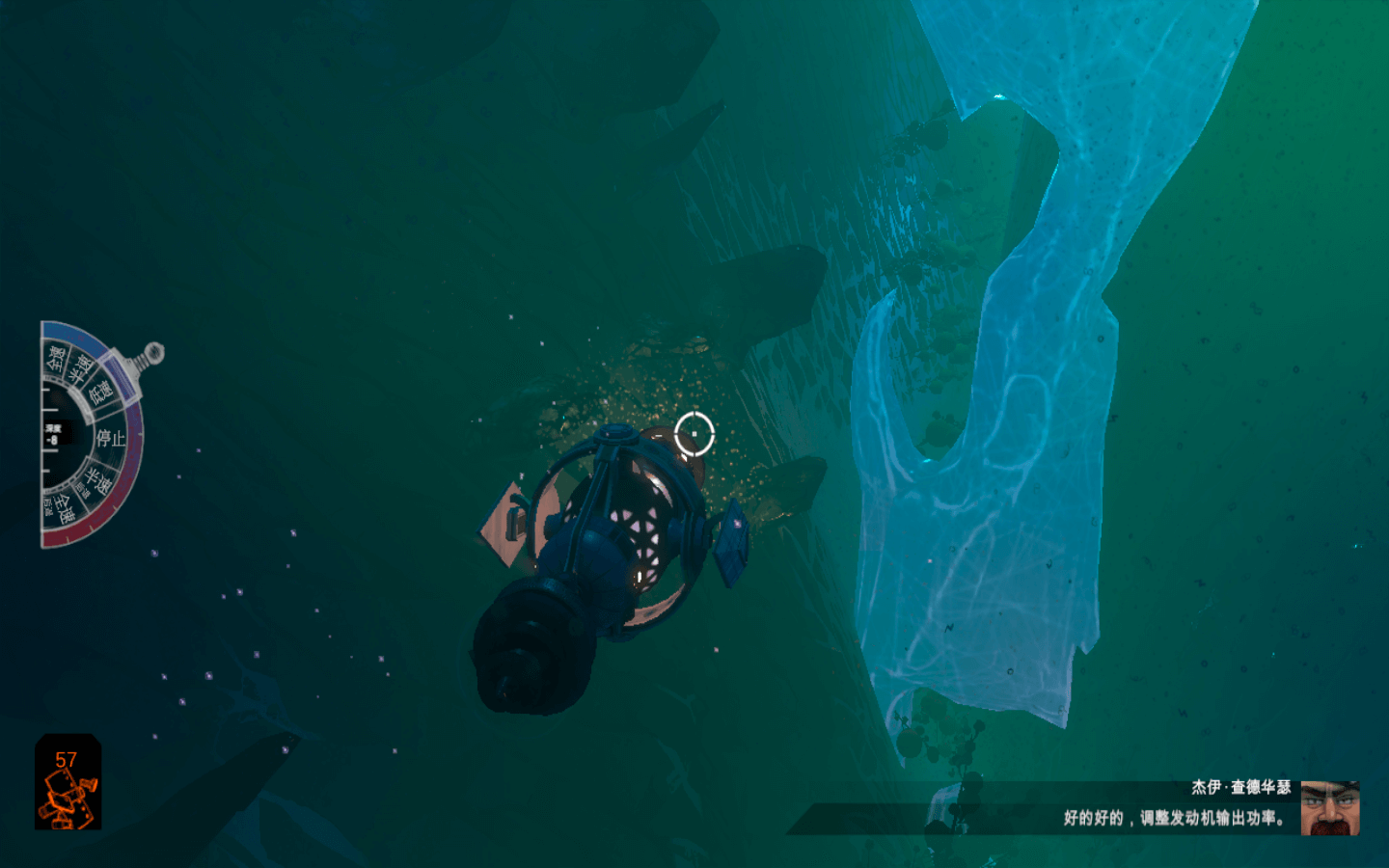Choose forward 半速 half speed on the dial

pyautogui.click(x=81, y=367)
